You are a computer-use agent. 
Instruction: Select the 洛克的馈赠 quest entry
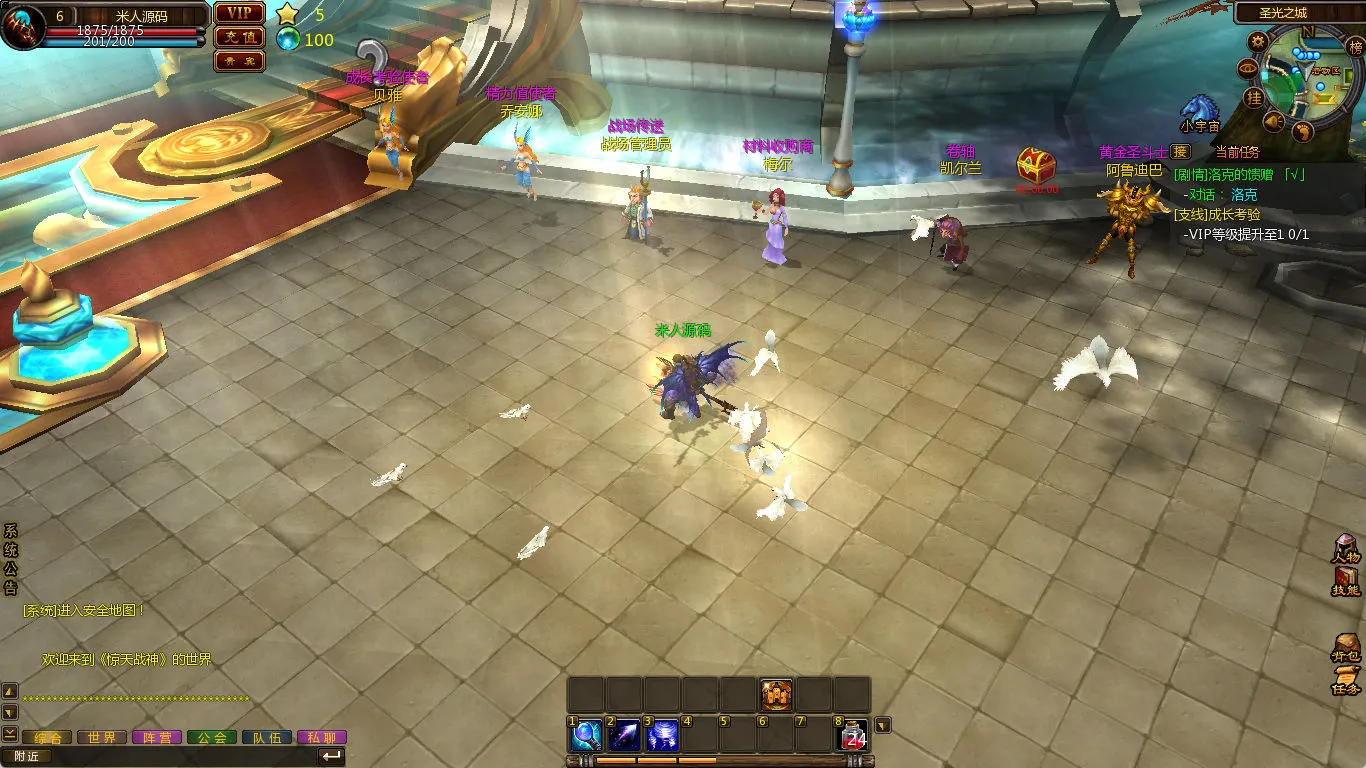click(x=1240, y=174)
